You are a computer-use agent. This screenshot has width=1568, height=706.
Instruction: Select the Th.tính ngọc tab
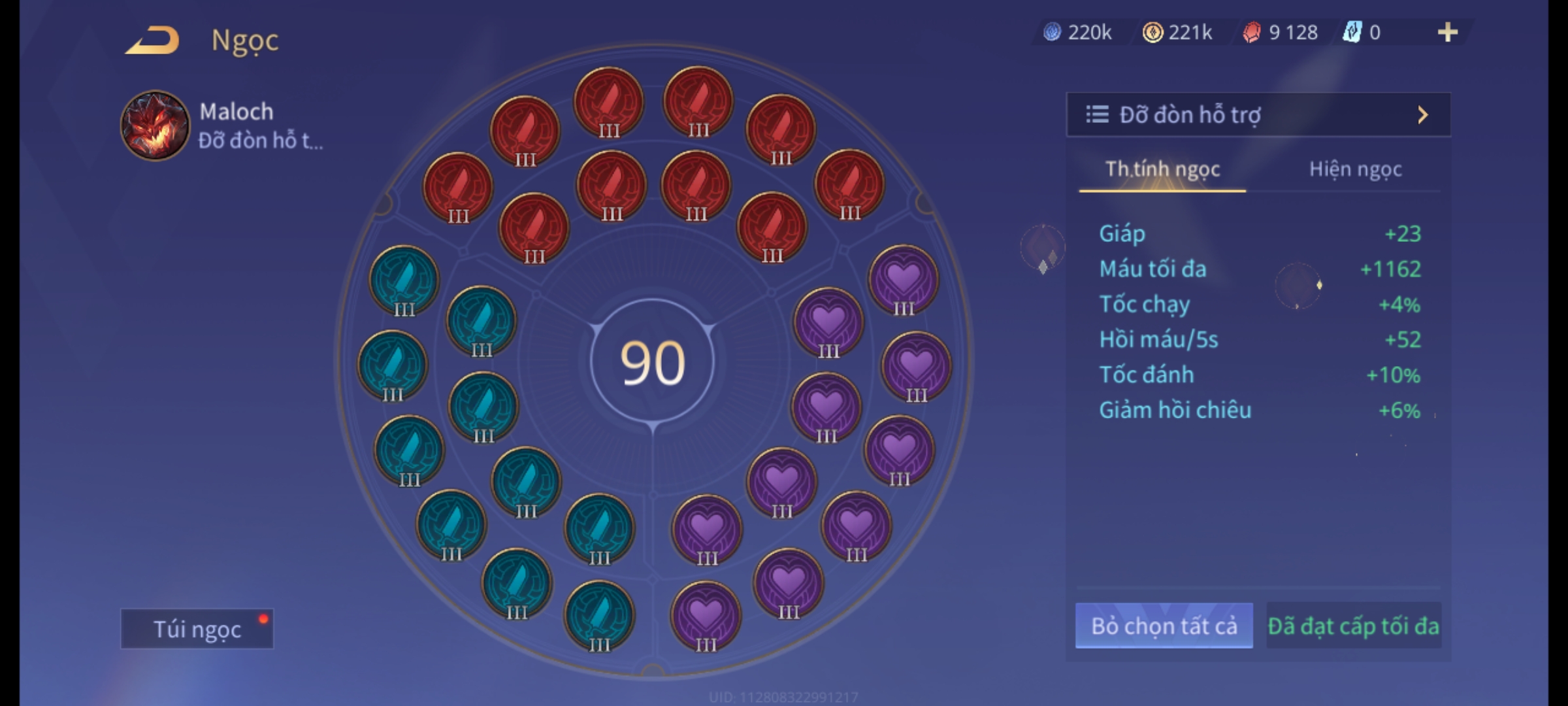[x=1162, y=169]
